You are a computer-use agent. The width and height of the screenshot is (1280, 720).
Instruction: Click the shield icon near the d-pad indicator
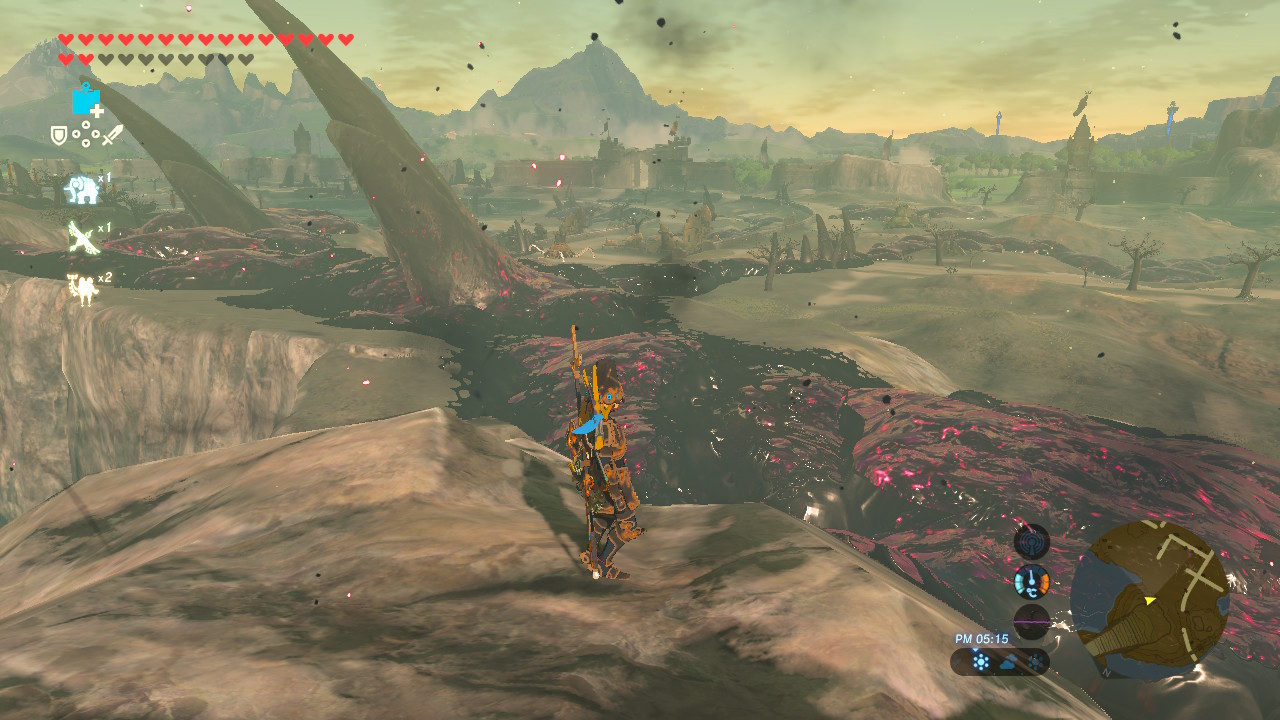click(58, 135)
